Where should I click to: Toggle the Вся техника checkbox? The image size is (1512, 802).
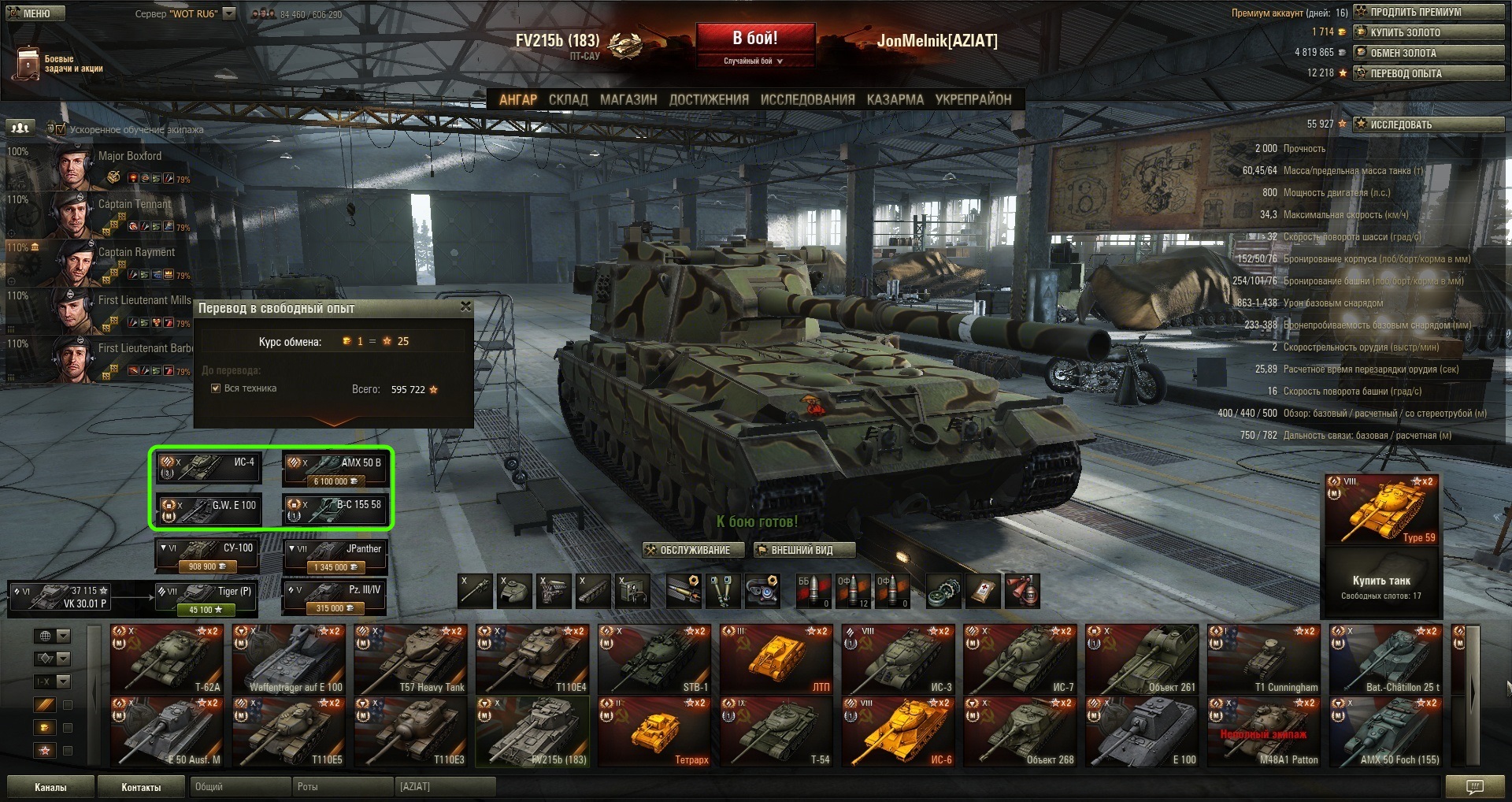pos(216,388)
